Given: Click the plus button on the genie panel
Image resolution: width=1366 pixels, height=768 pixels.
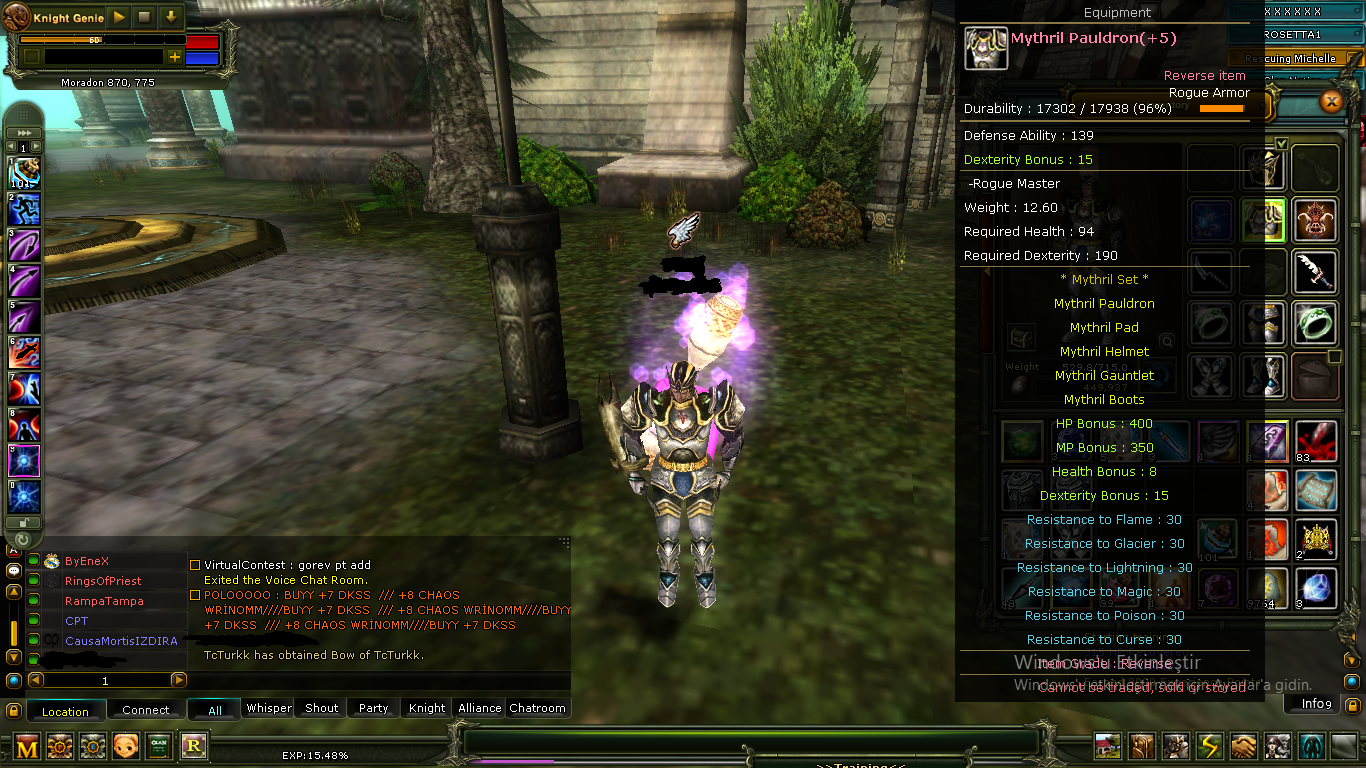Looking at the screenshot, I should [x=175, y=57].
